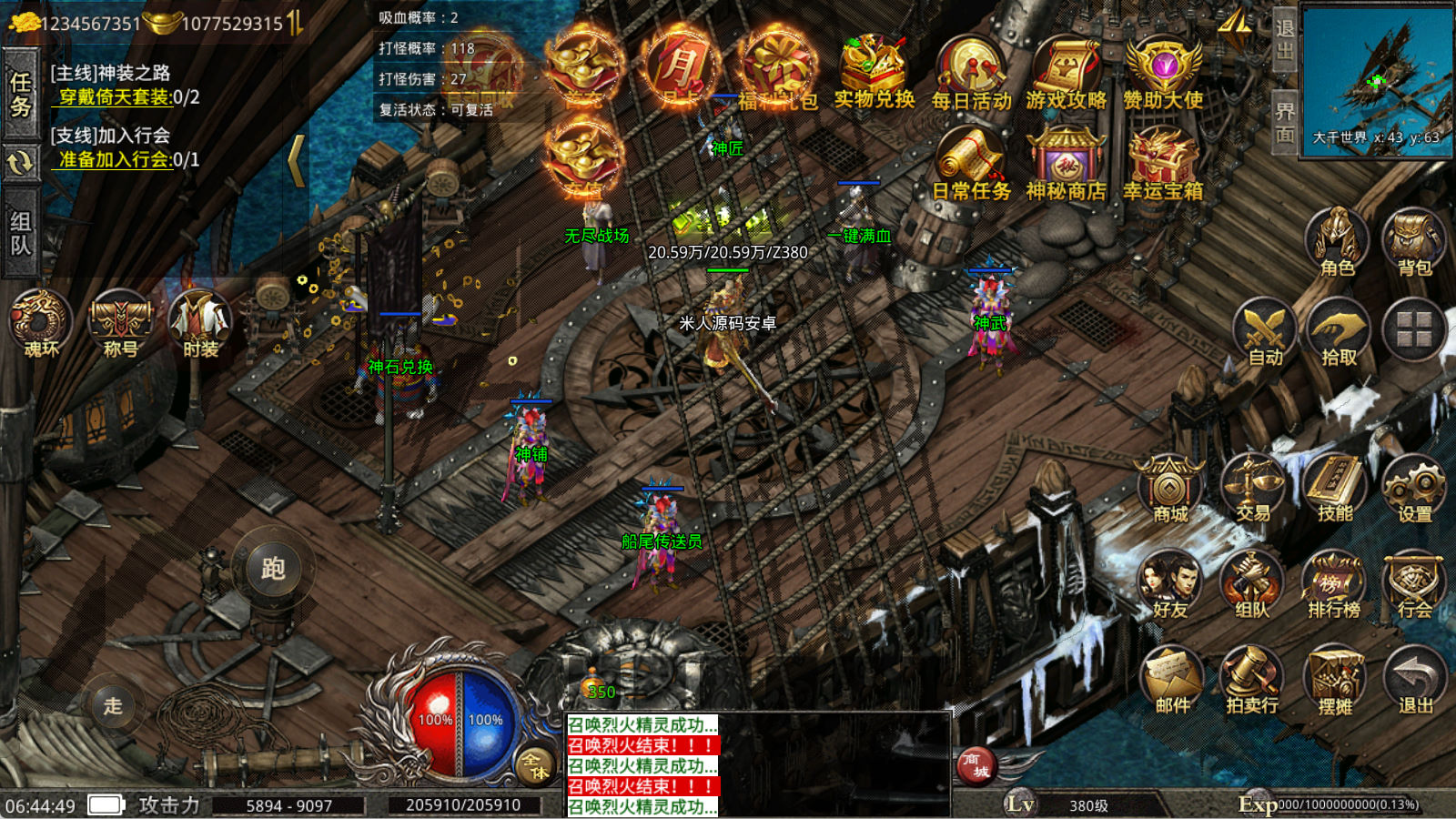
Task: Click the 退出 exit arrow button
Action: (1415, 680)
